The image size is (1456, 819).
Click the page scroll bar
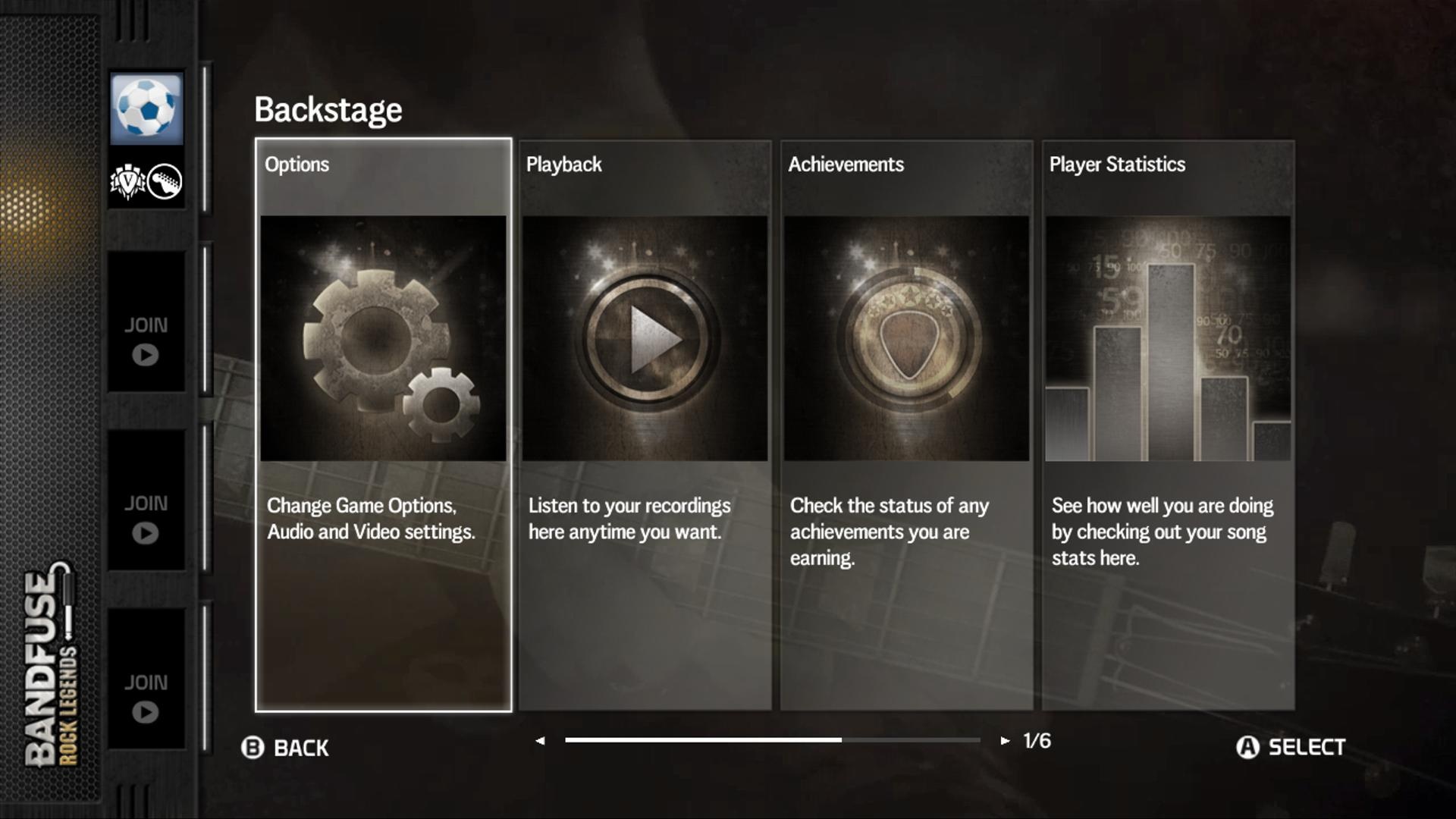(772, 740)
